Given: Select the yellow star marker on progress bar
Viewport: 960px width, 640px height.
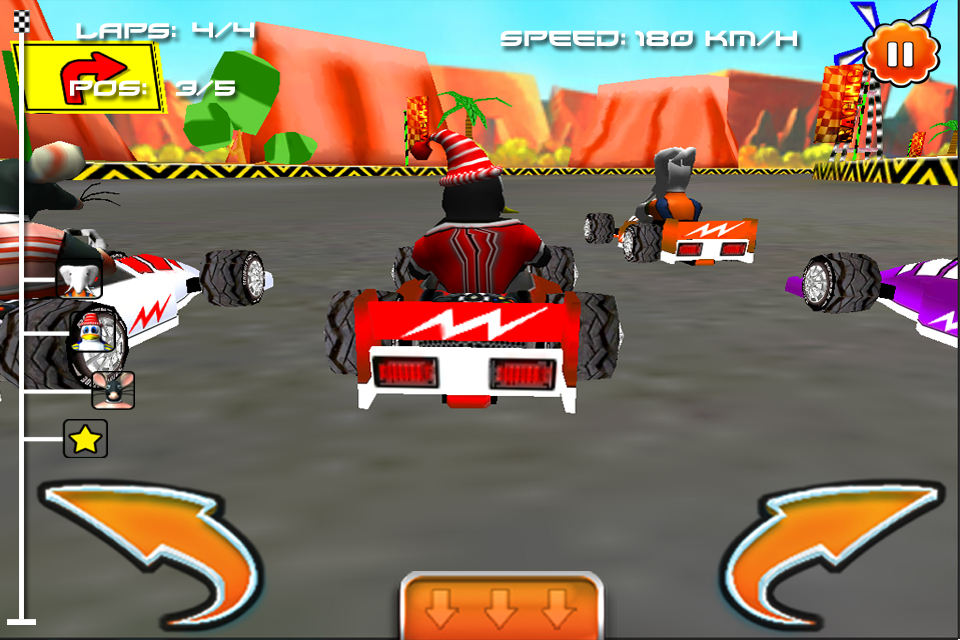Looking at the screenshot, I should [85, 439].
